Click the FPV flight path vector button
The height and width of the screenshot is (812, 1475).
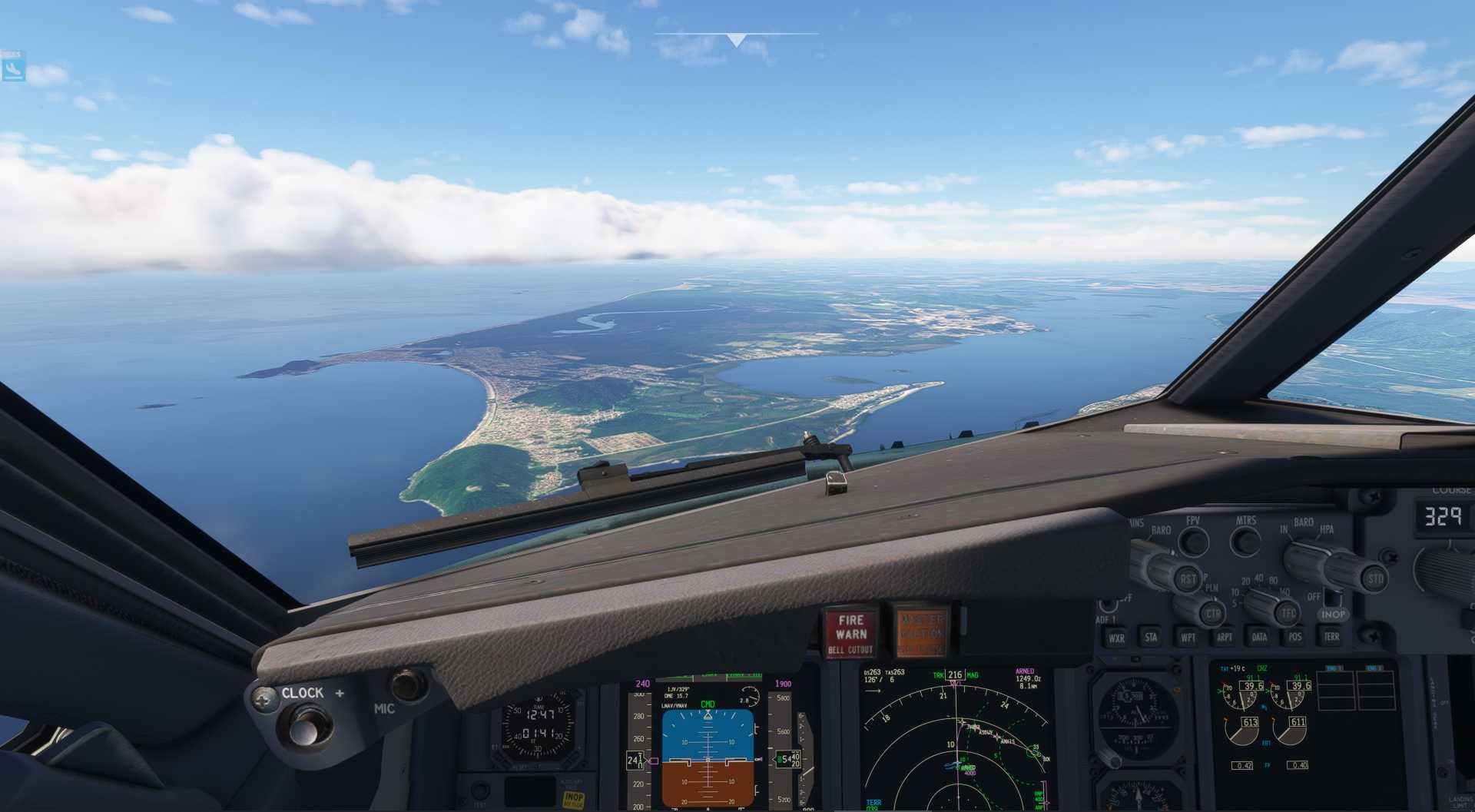[1193, 541]
